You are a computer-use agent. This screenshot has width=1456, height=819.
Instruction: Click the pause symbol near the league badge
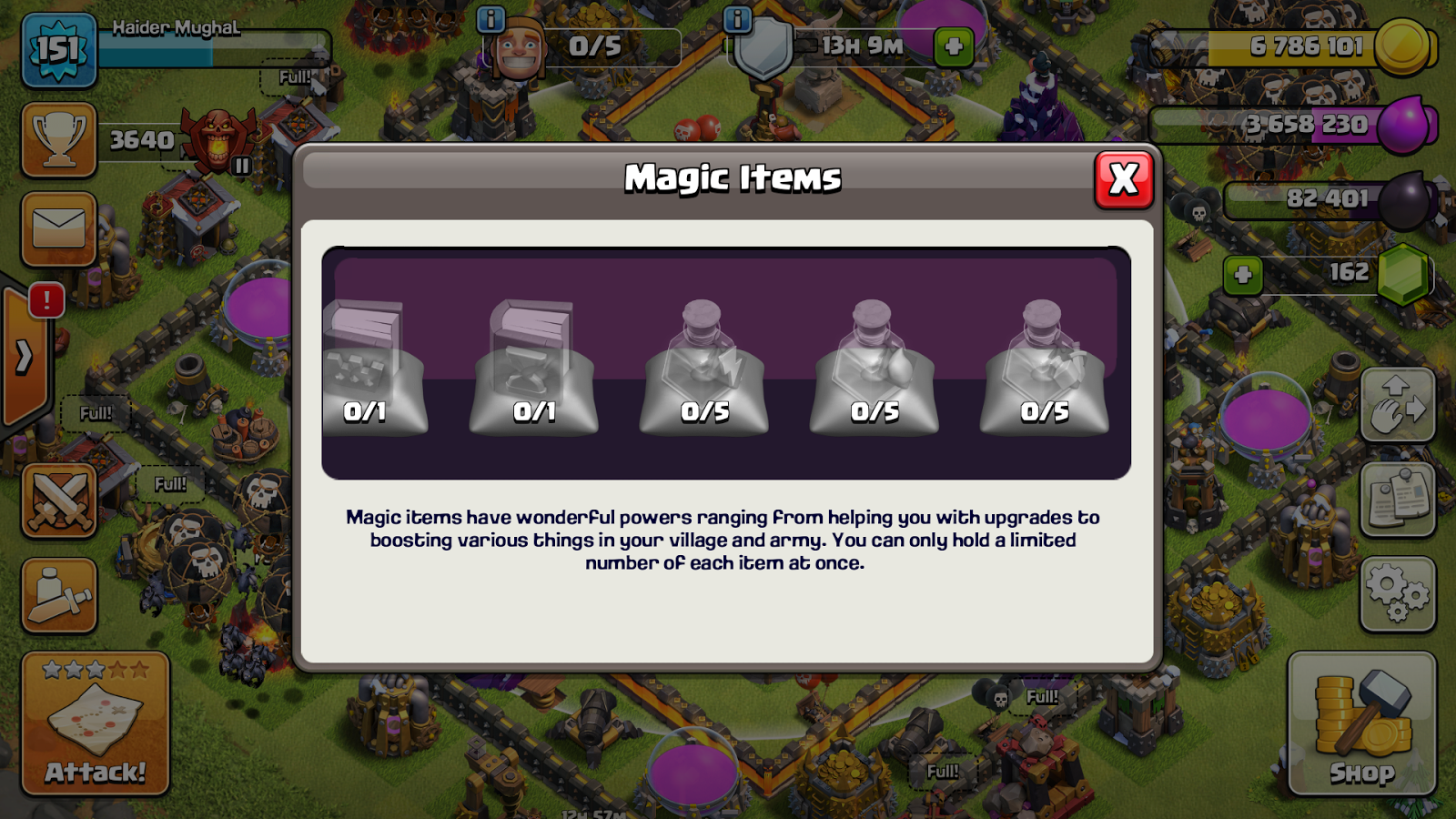click(x=240, y=166)
